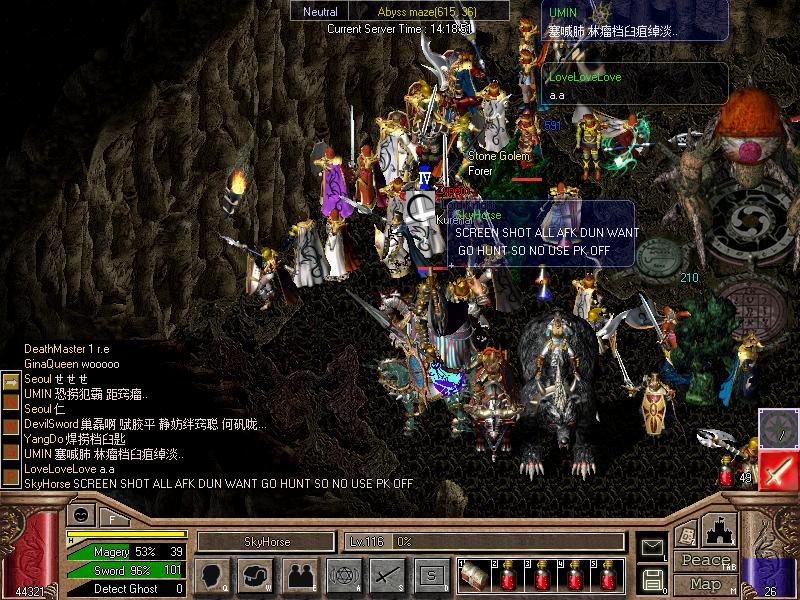The width and height of the screenshot is (800, 600).
Task: Click the compass icon above the red sword
Action: pyautogui.click(x=777, y=427)
